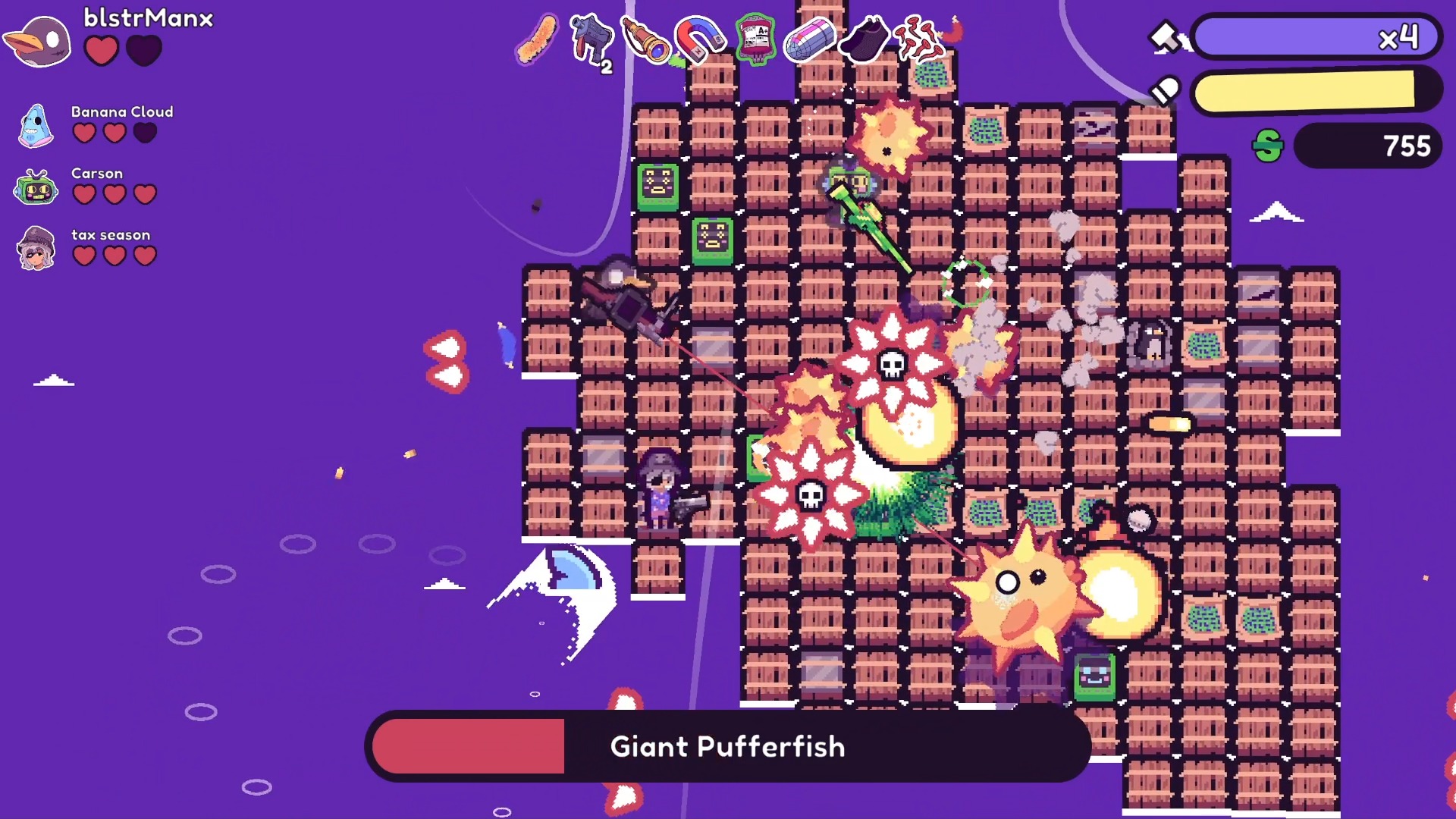Select Carson's green robot portrait
The height and width of the screenshot is (819, 1456).
(x=36, y=187)
